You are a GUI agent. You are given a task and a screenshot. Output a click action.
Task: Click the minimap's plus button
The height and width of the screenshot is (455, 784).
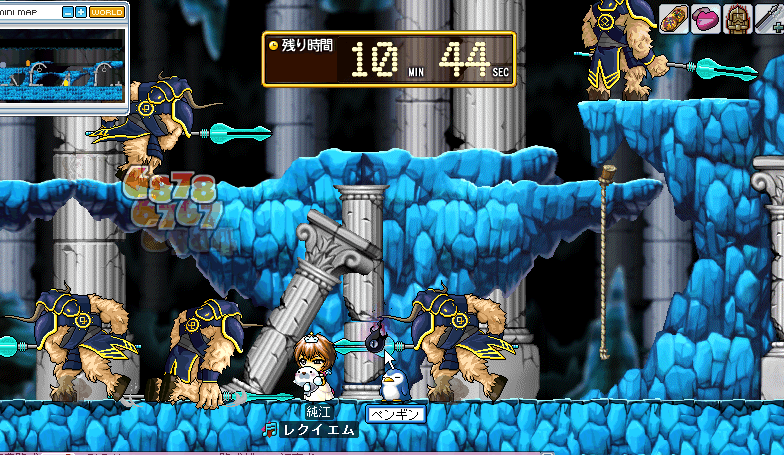coord(80,12)
